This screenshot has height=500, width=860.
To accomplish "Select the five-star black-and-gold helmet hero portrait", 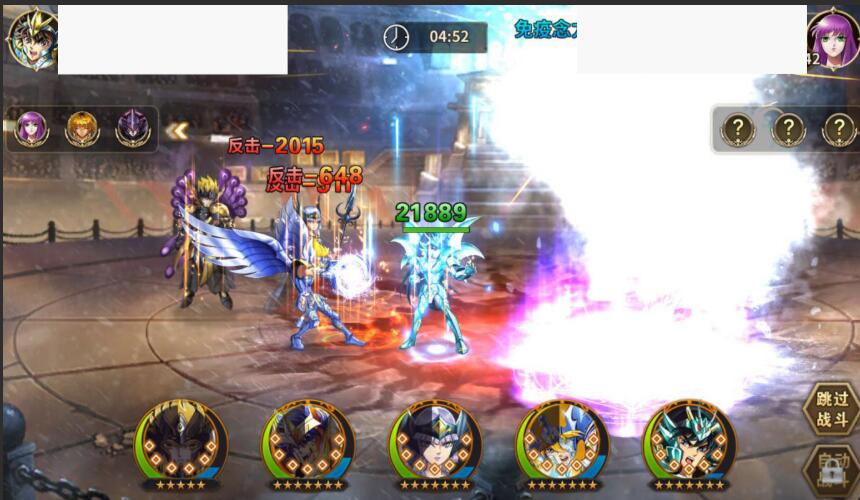I will [180, 443].
